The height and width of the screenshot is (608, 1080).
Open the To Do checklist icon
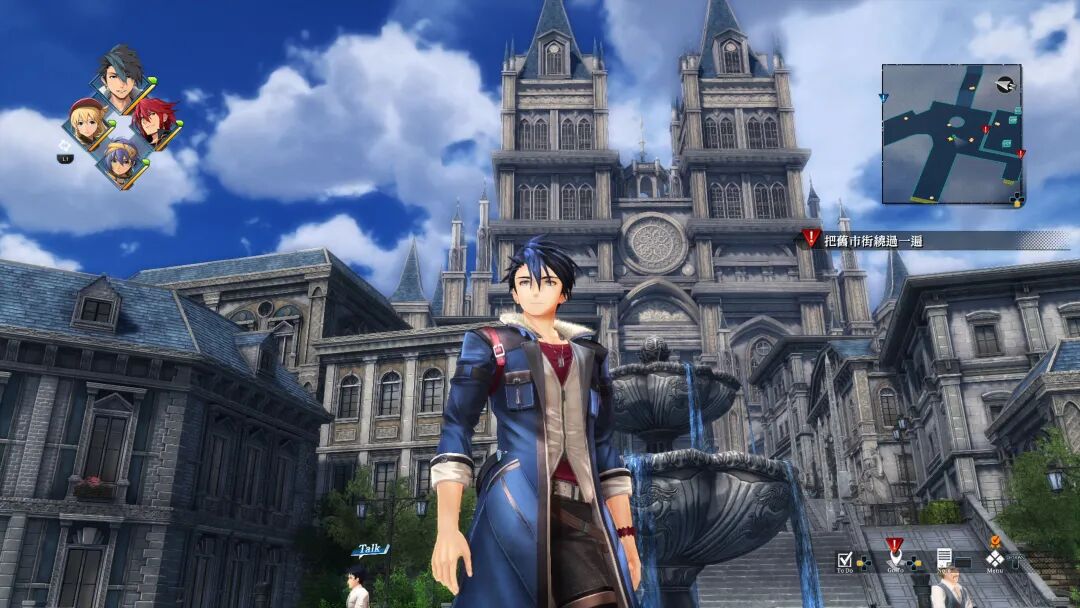click(845, 559)
